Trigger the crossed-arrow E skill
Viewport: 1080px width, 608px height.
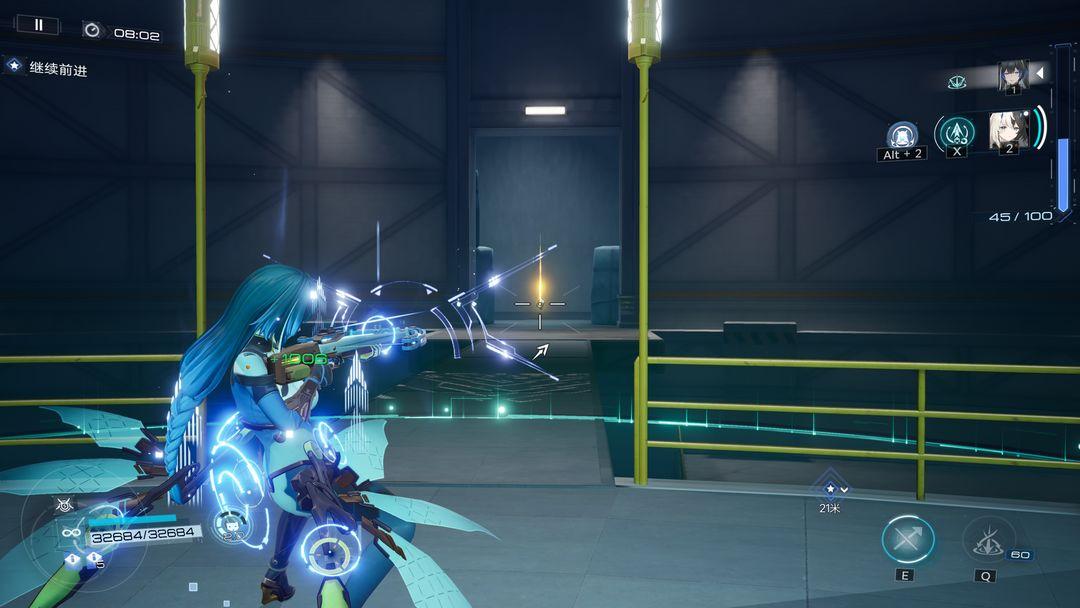coord(907,540)
